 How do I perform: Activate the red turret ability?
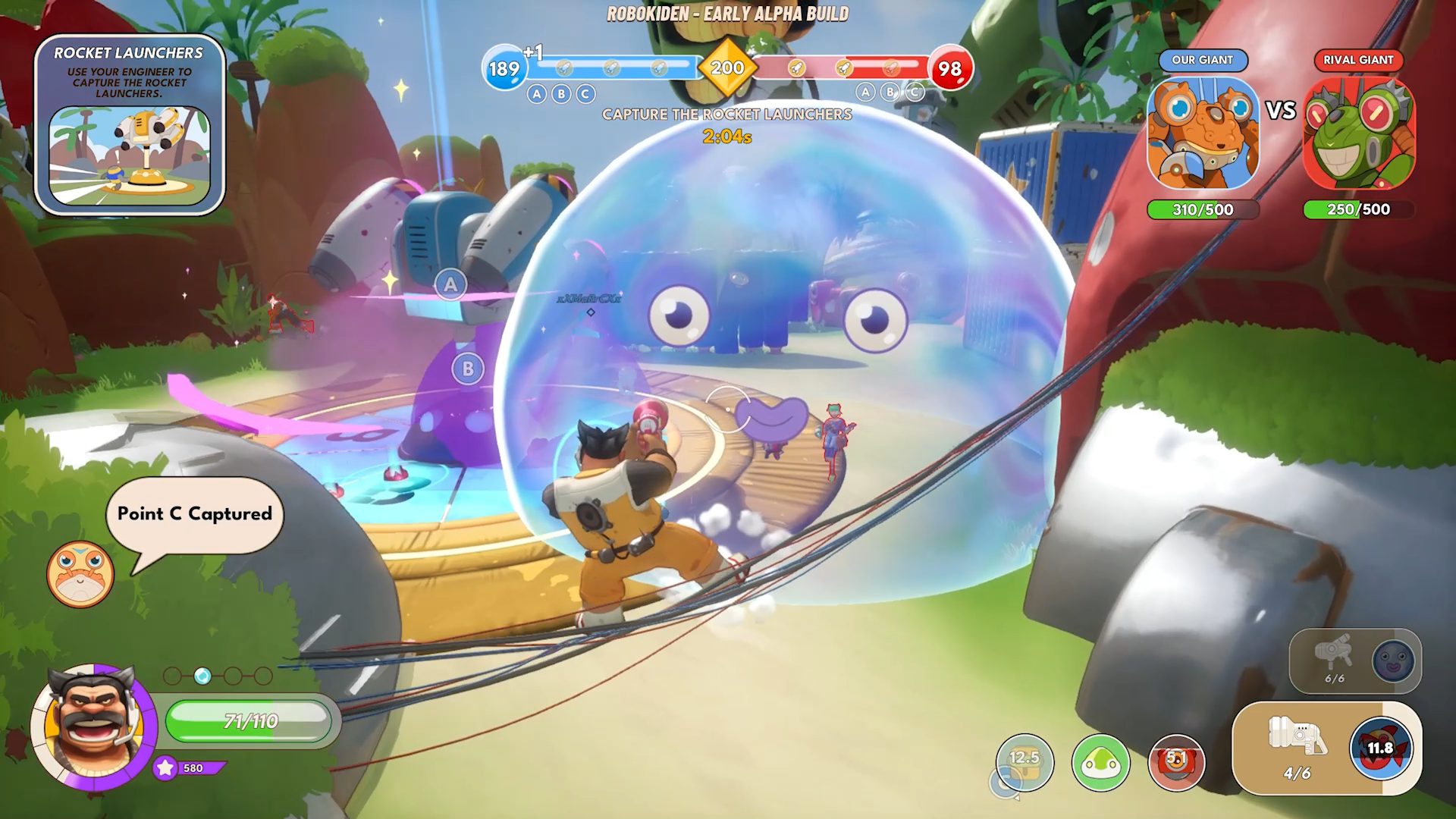click(x=1176, y=762)
